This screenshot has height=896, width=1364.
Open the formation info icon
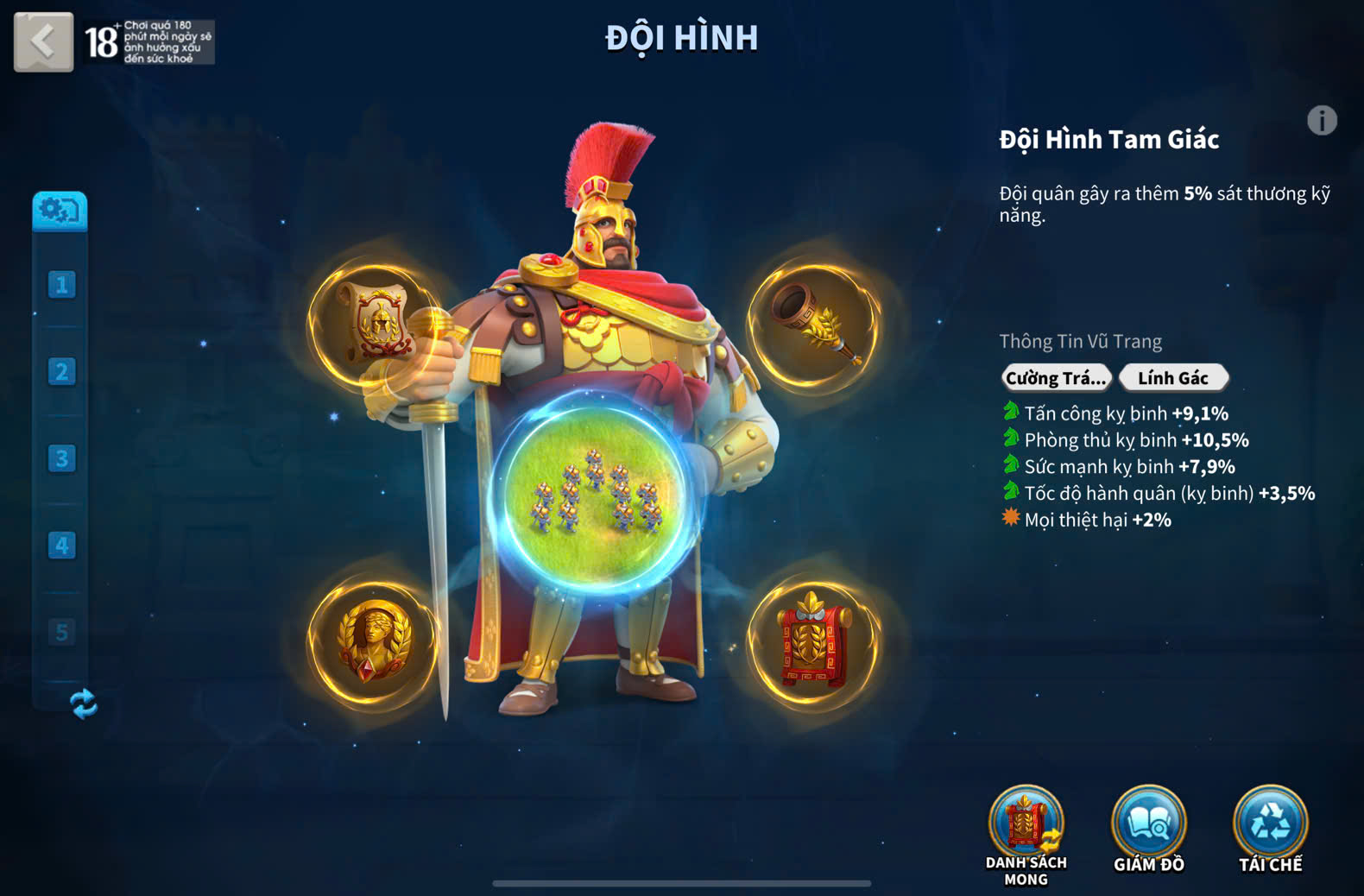[1322, 121]
